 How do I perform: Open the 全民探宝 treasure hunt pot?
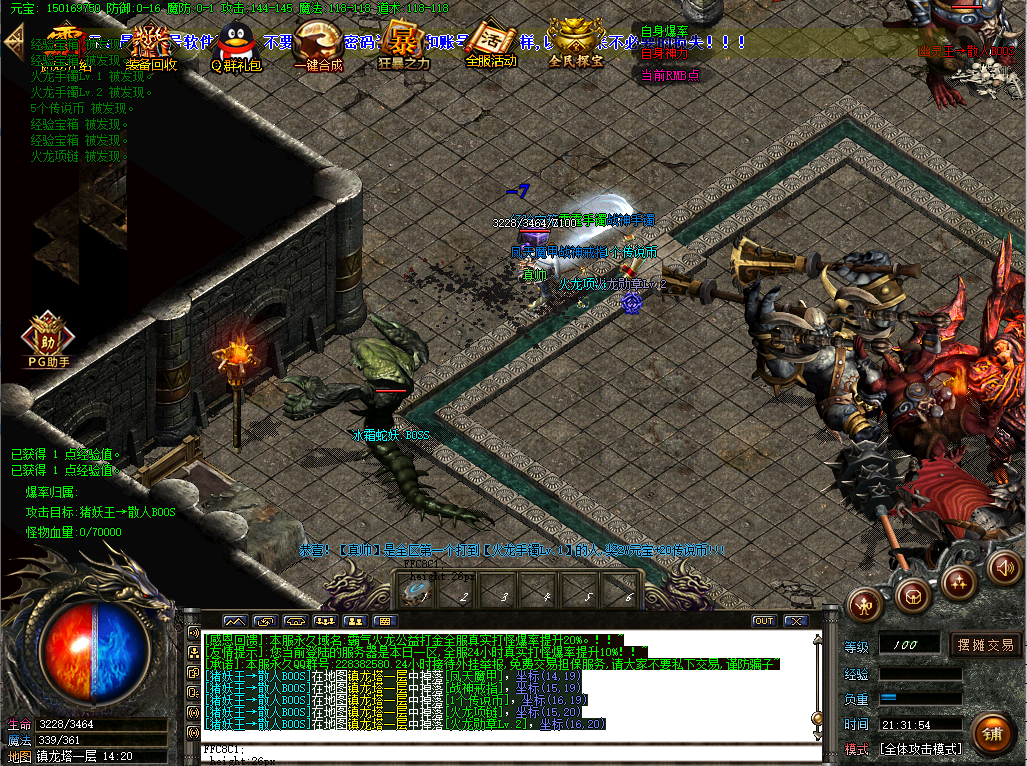(576, 45)
